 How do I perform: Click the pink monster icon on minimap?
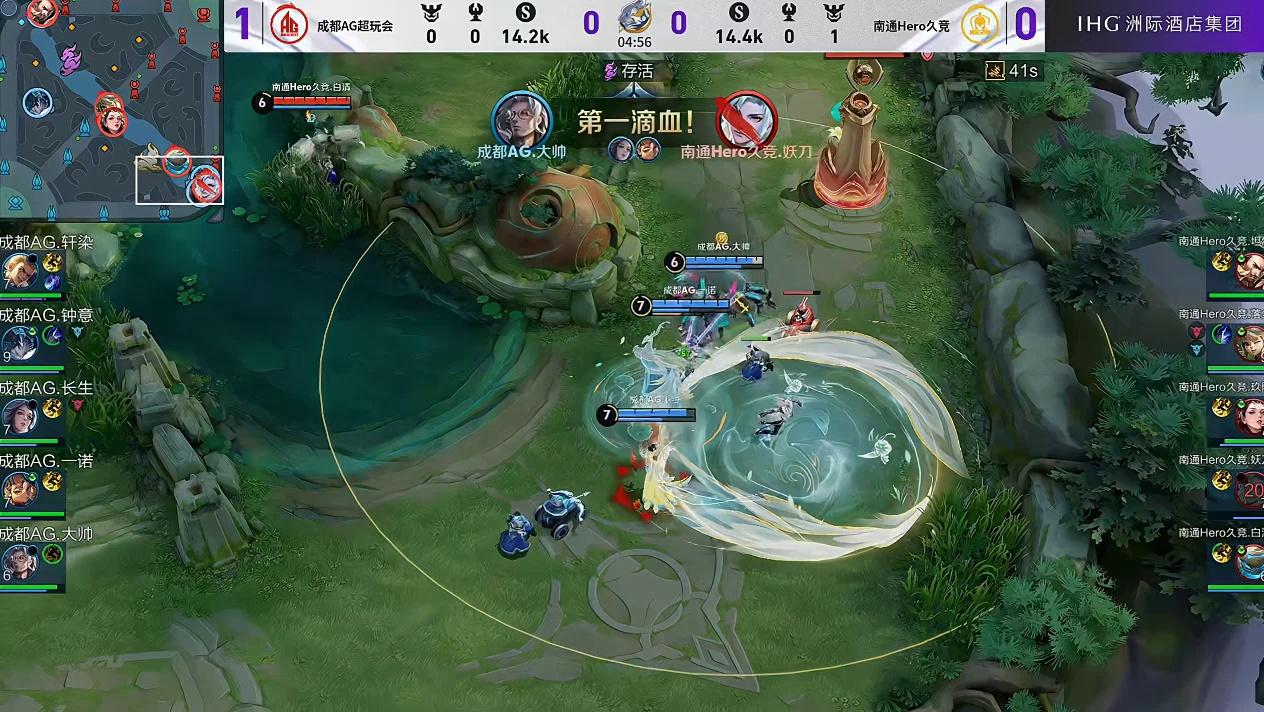pyautogui.click(x=69, y=61)
